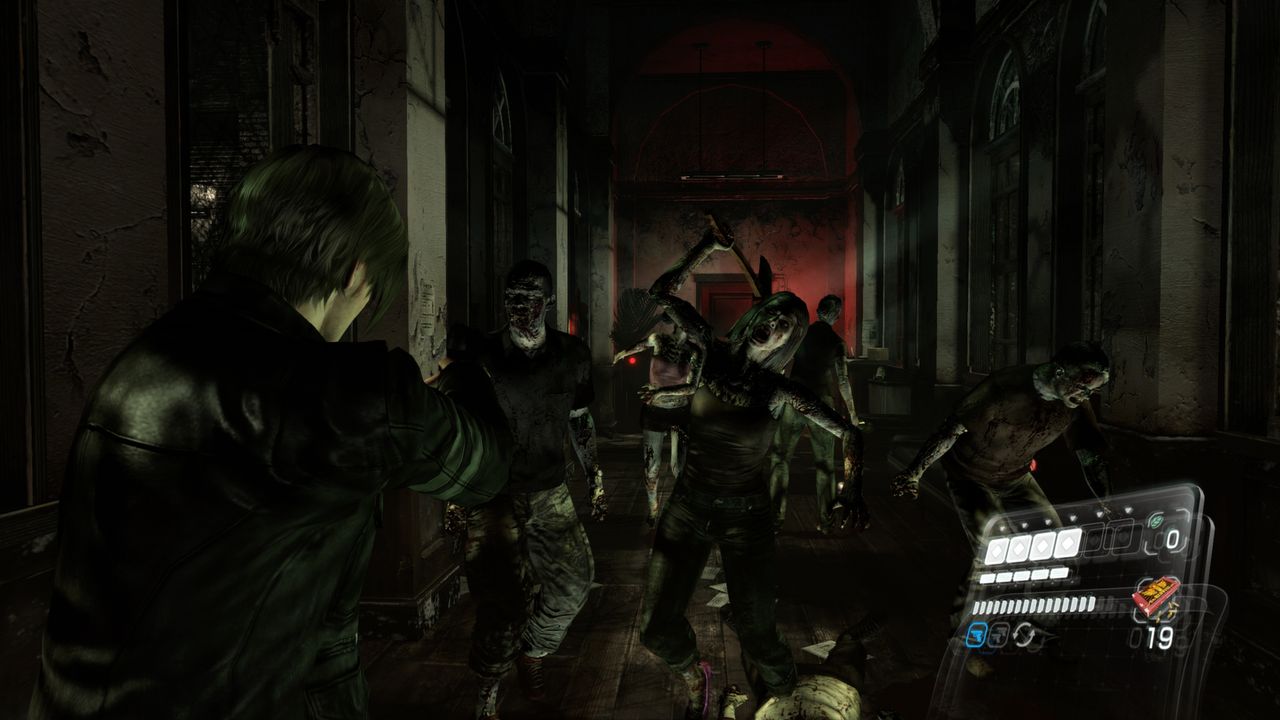Toggle the blue highlight on the equipped pistol
This screenshot has height=720, width=1280.
tap(977, 633)
